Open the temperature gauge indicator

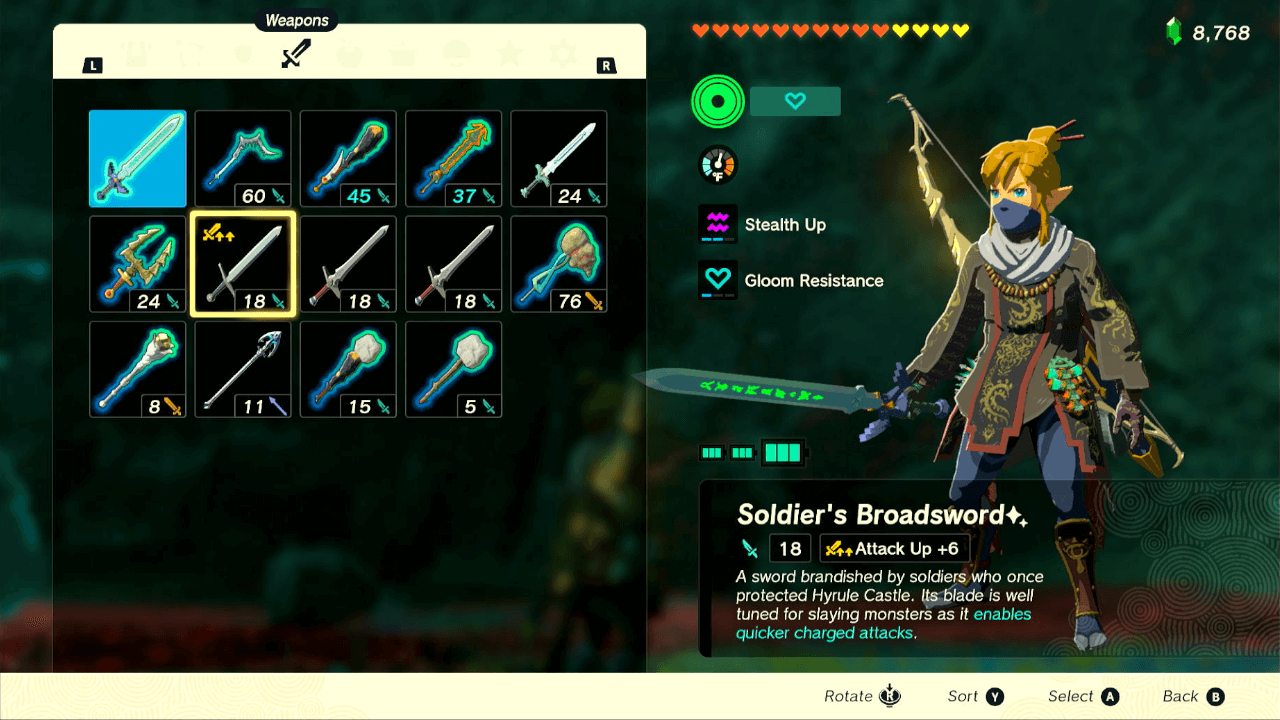[716, 164]
